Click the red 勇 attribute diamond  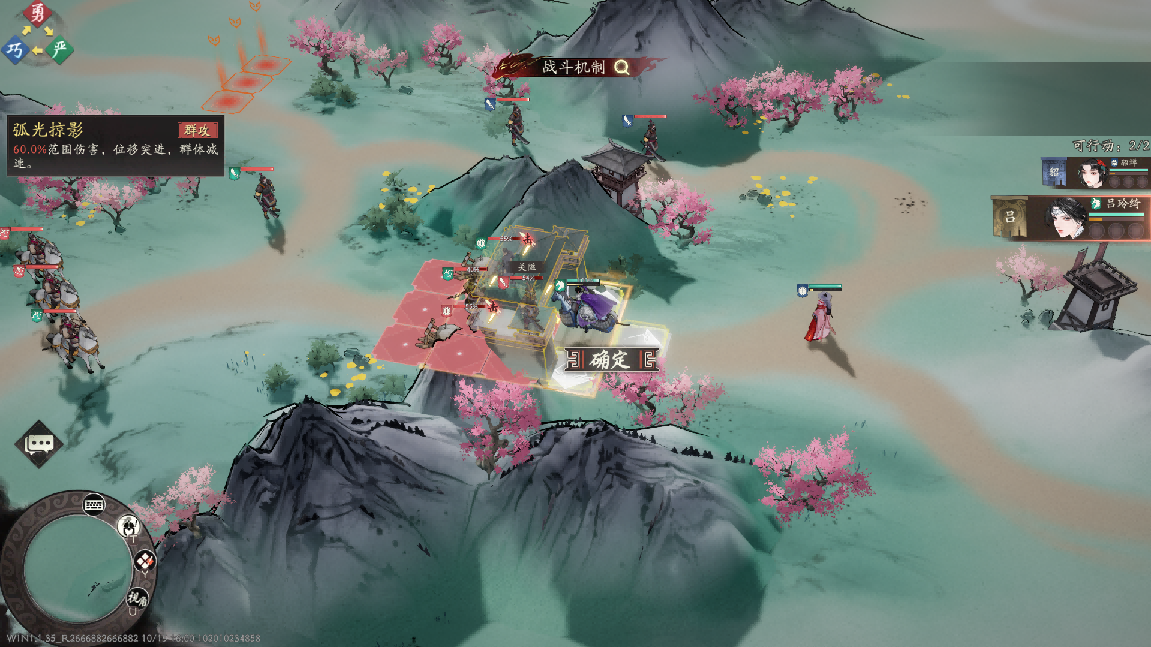[38, 14]
